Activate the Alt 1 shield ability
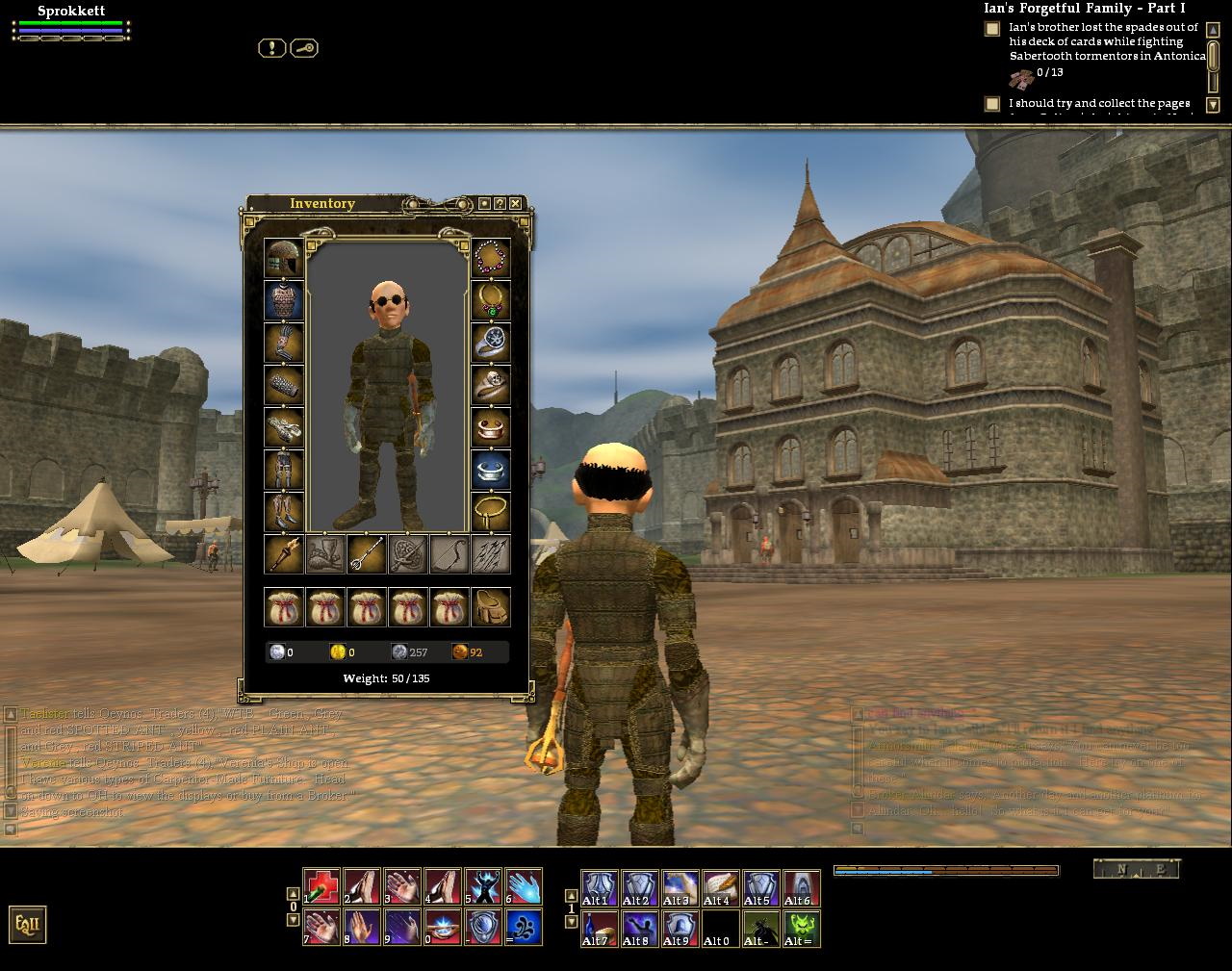The width and height of the screenshot is (1232, 971). (599, 886)
